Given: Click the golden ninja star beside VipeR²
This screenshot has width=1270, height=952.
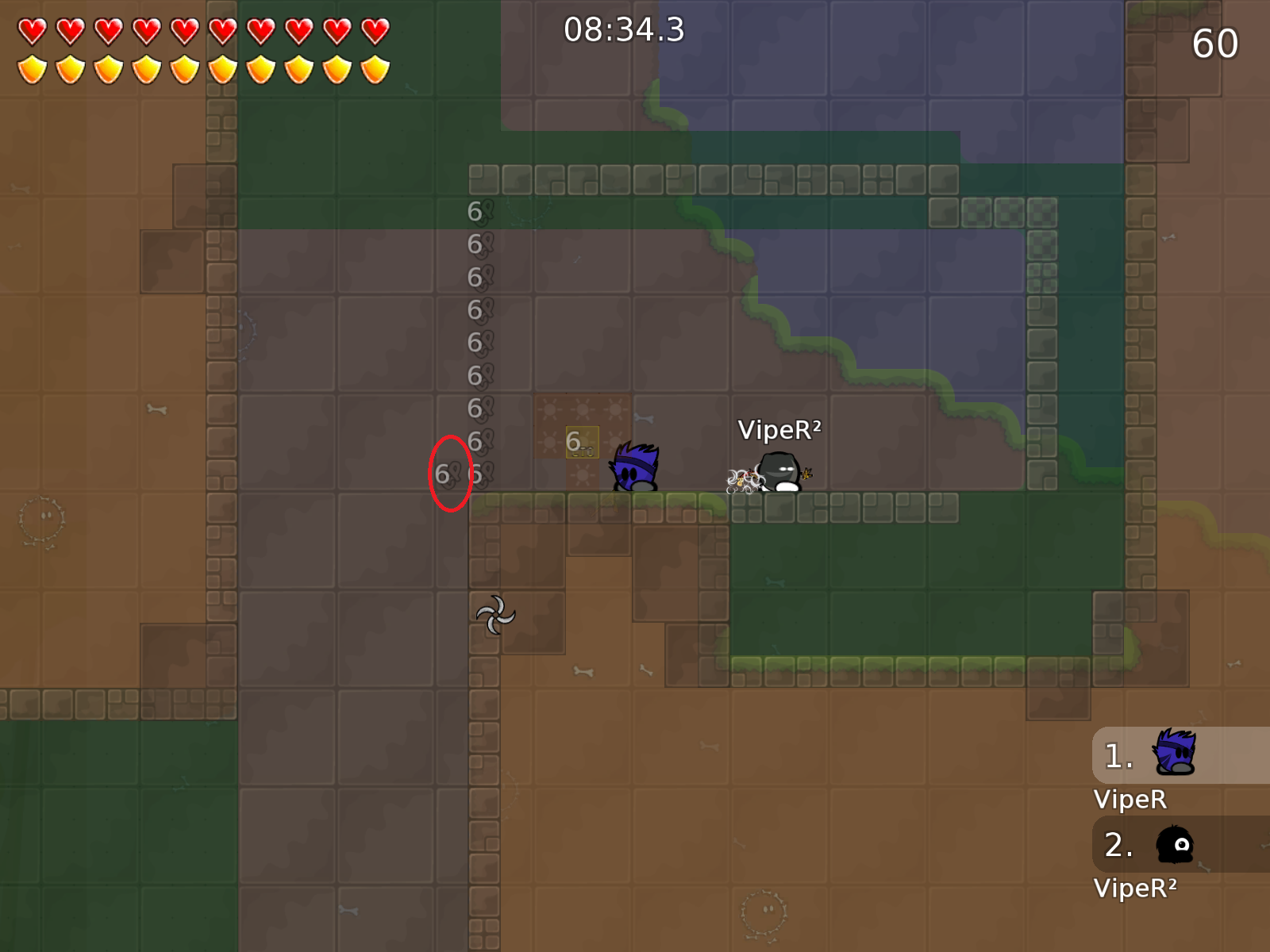Looking at the screenshot, I should (x=808, y=474).
